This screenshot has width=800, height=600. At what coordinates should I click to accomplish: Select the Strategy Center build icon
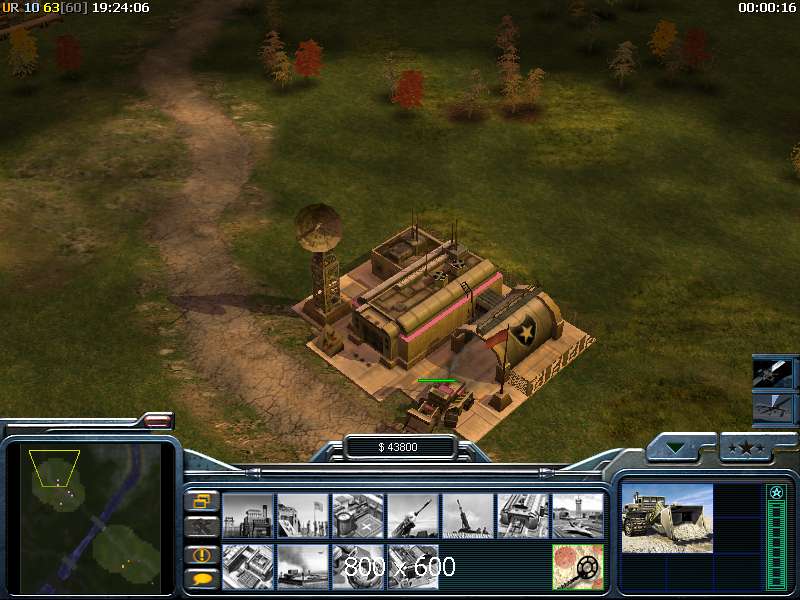click(x=248, y=566)
